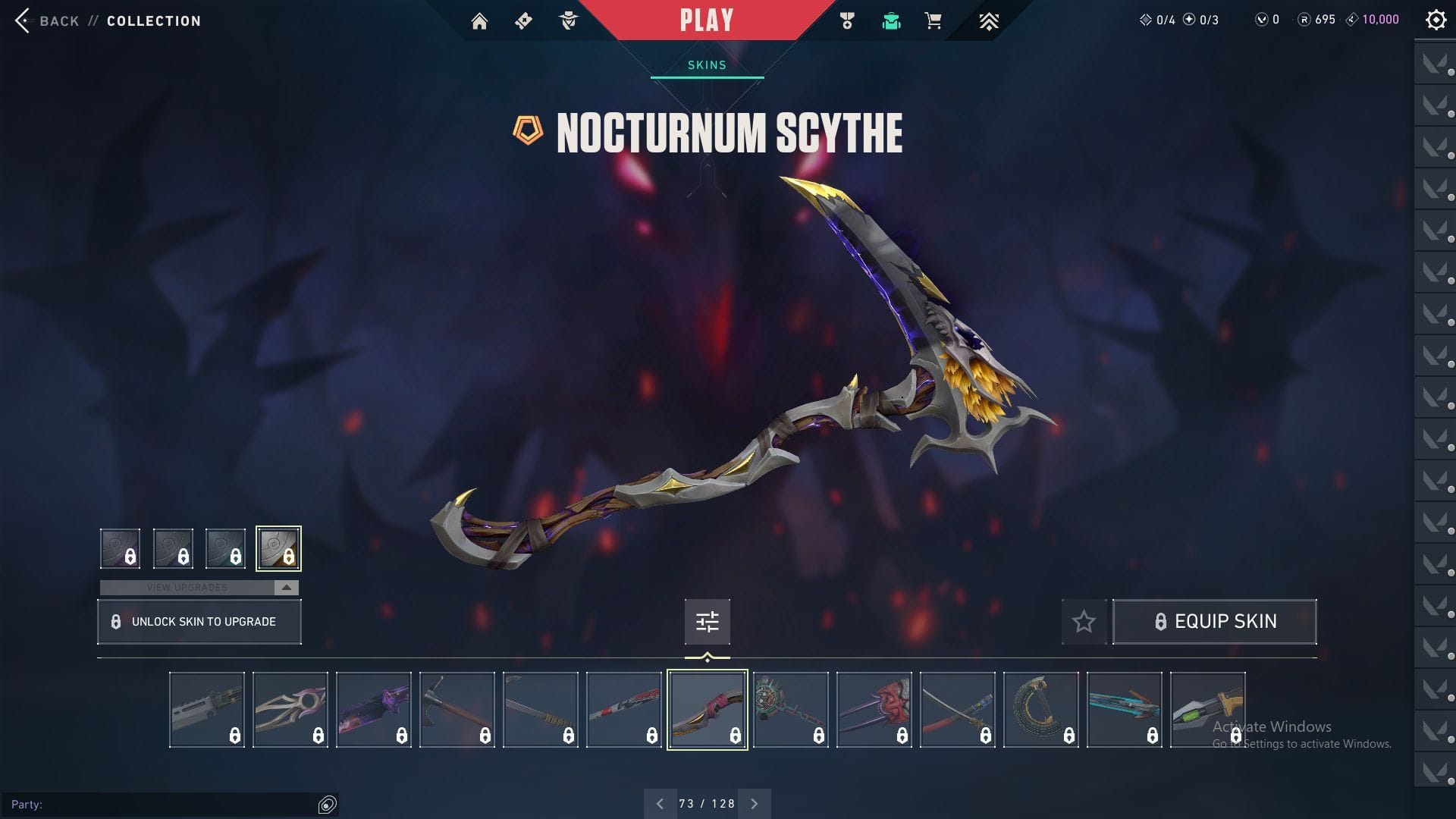Screen dimensions: 1456x819
Task: Open the Home screen
Action: coord(481,20)
